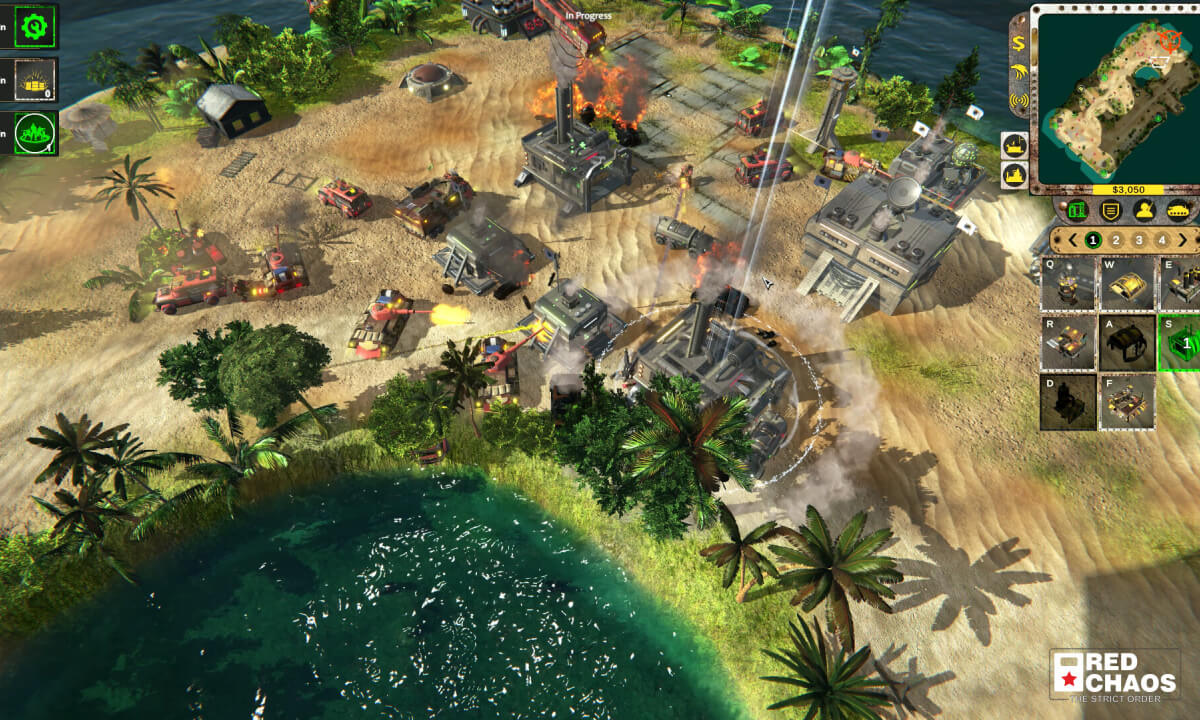The width and height of the screenshot is (1200, 720).
Task: Build the W gold-roofed structure
Action: tap(1127, 284)
